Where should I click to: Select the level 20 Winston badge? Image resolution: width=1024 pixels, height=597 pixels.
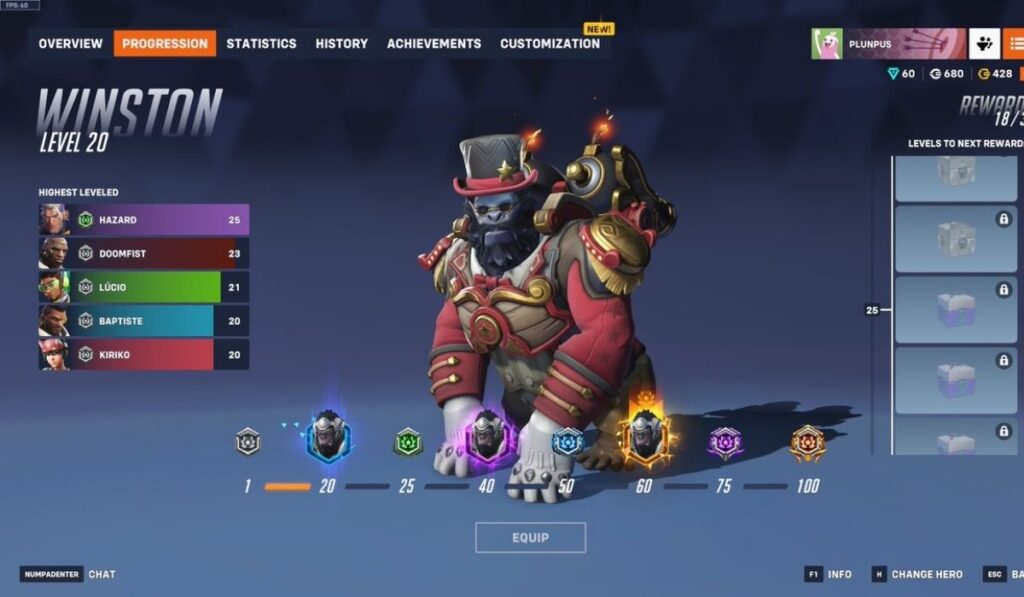(x=328, y=437)
